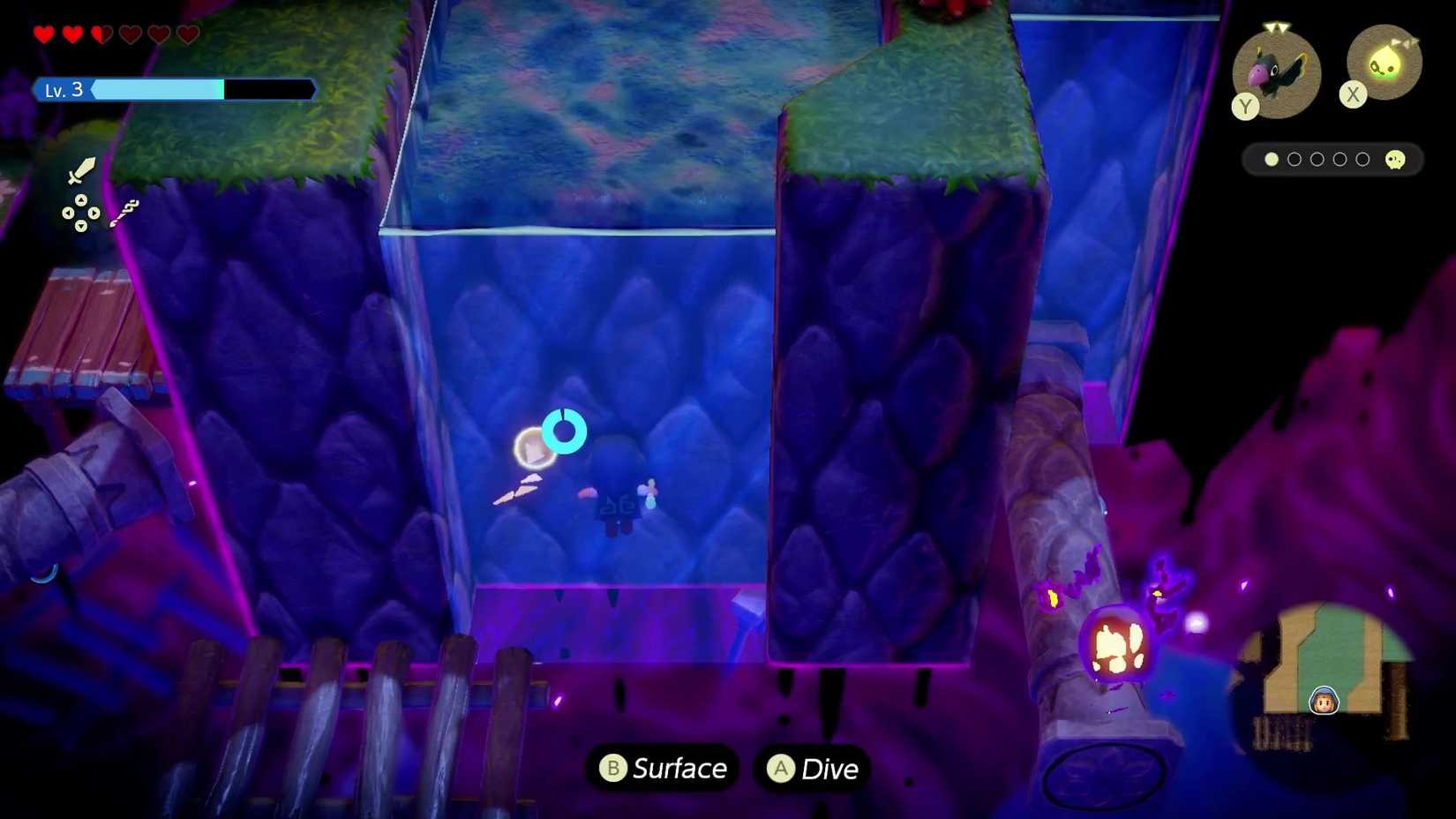Image resolution: width=1456 pixels, height=819 pixels.
Task: Click the arrow indicators beside the X echo
Action: [x=1405, y=41]
